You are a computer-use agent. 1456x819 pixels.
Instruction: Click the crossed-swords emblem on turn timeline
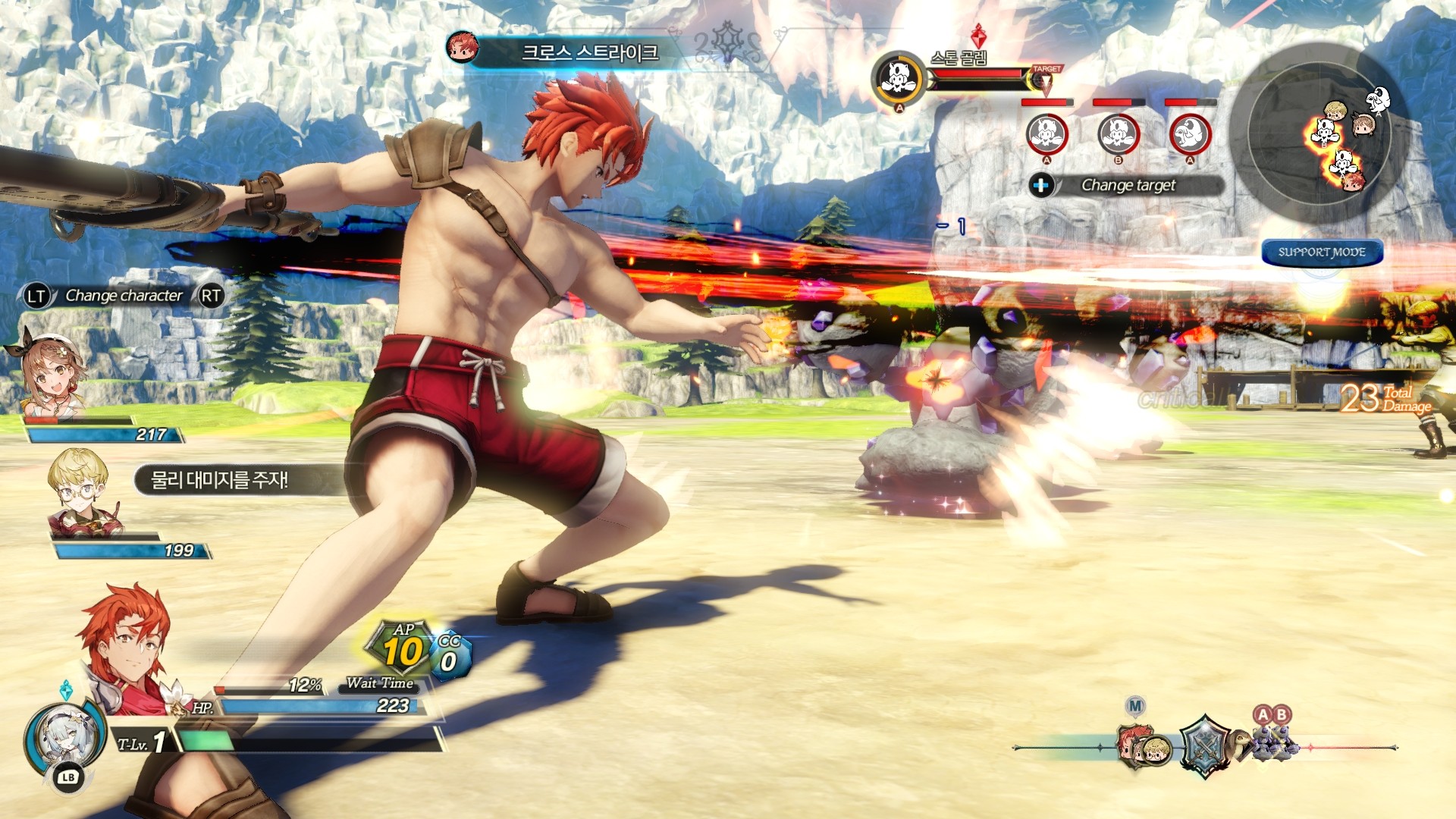(x=1204, y=747)
